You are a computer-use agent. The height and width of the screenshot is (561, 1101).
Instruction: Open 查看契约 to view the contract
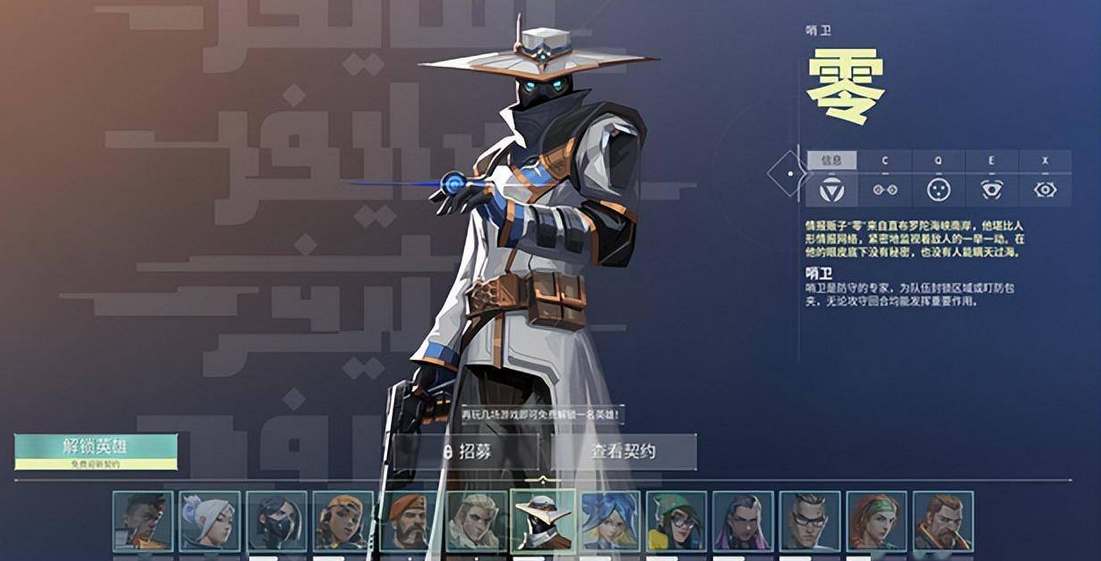click(623, 452)
